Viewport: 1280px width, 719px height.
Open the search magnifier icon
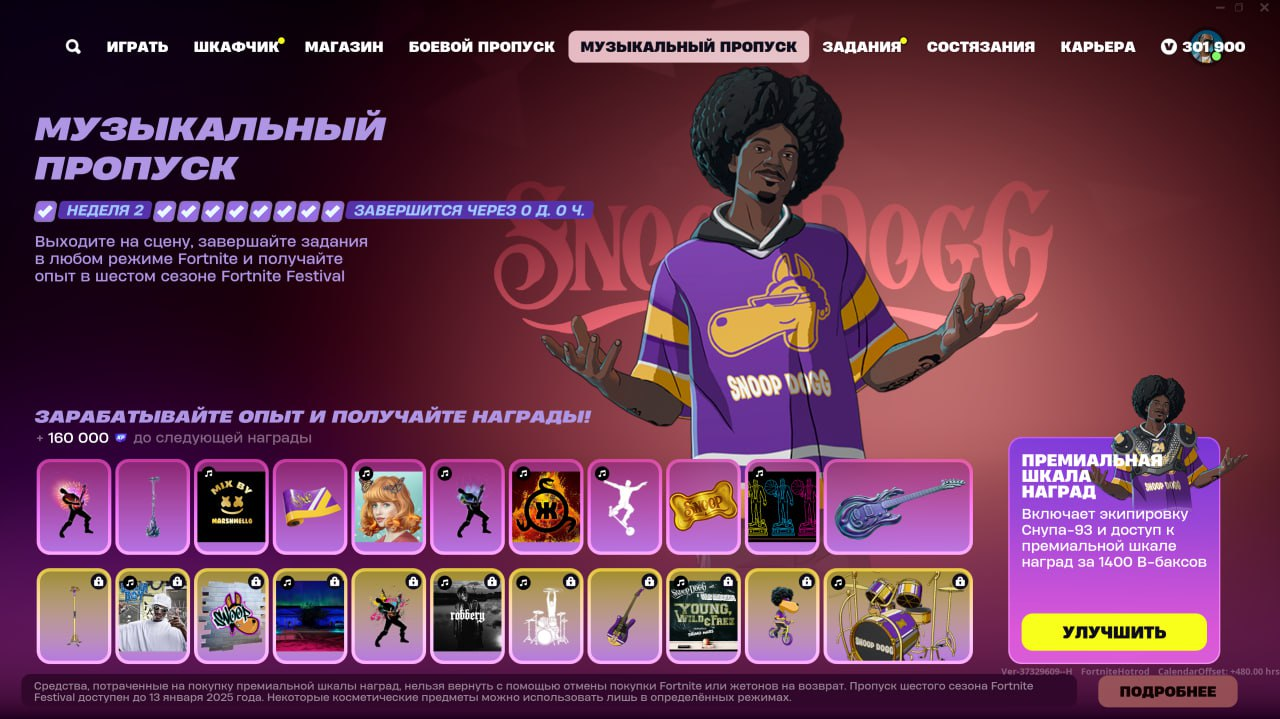tap(73, 47)
